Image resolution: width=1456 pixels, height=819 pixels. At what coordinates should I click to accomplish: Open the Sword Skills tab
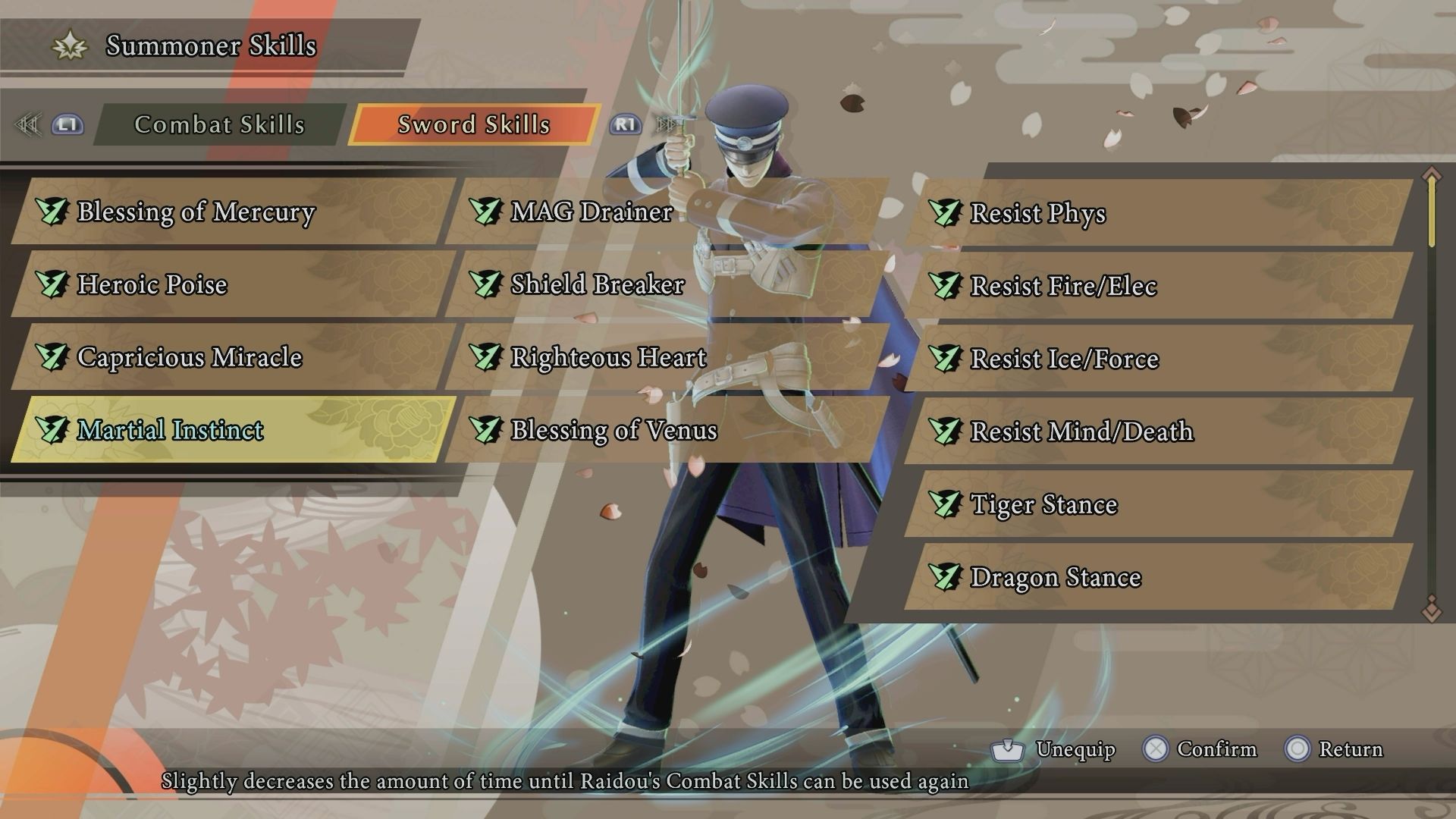point(472,125)
